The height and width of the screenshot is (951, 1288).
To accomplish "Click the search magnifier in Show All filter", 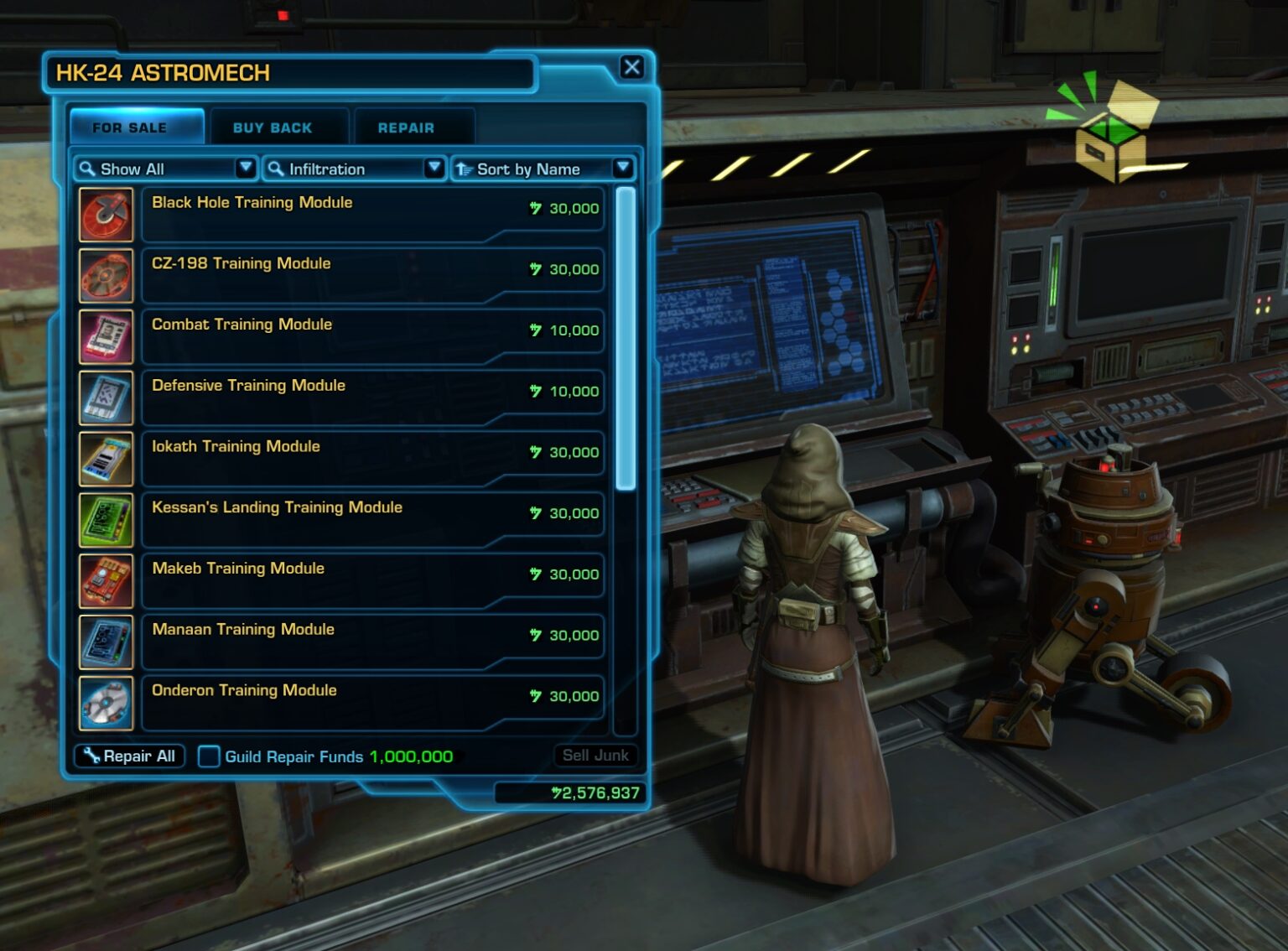I will (x=87, y=169).
